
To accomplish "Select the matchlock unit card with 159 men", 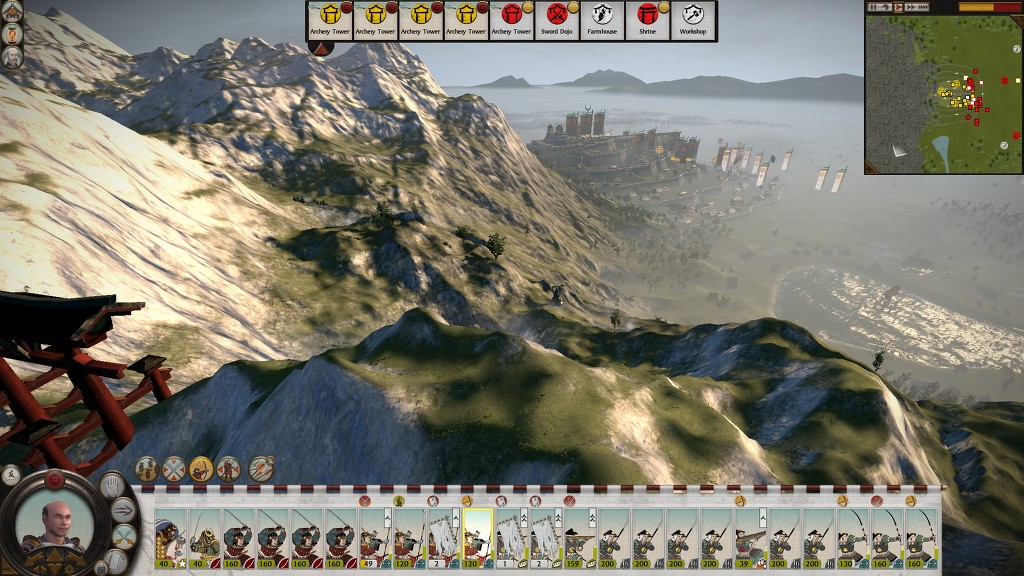I will [579, 538].
